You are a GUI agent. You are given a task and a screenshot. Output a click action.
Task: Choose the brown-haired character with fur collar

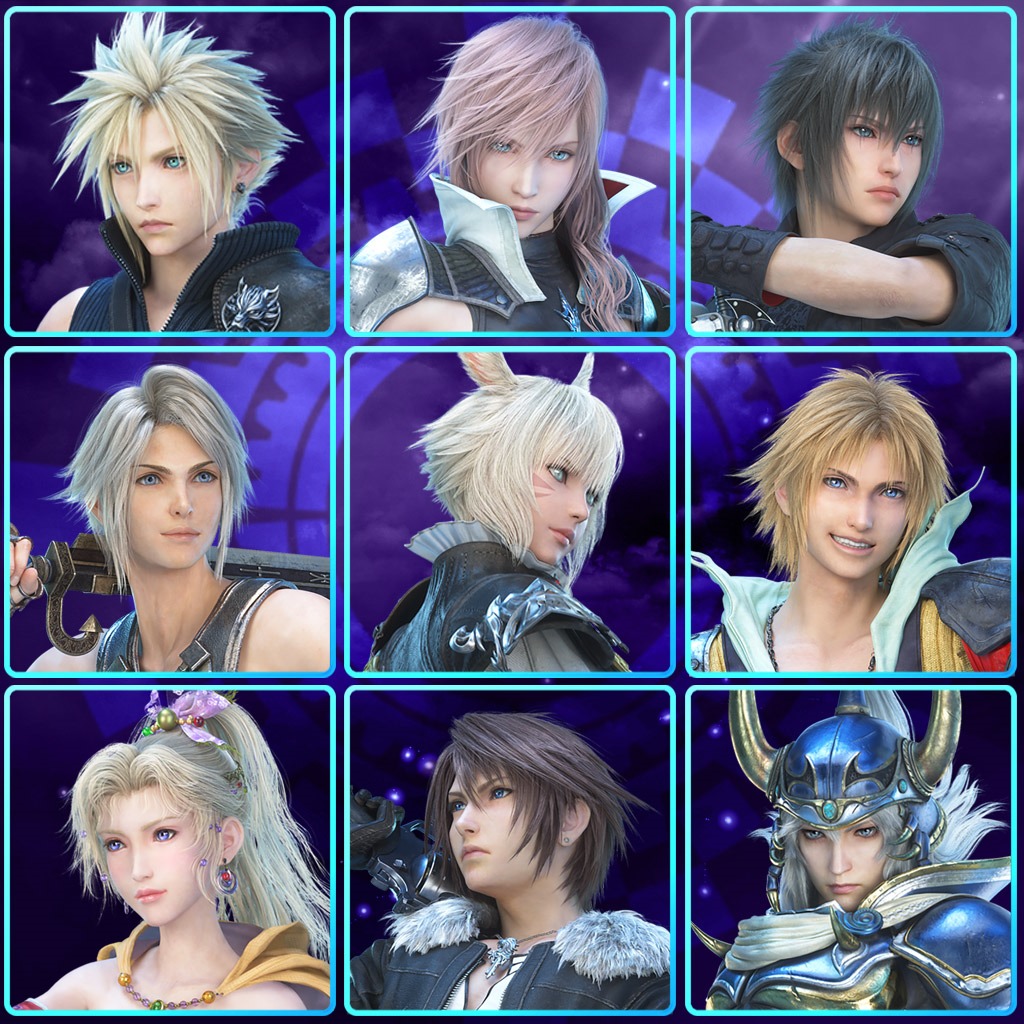(x=510, y=851)
